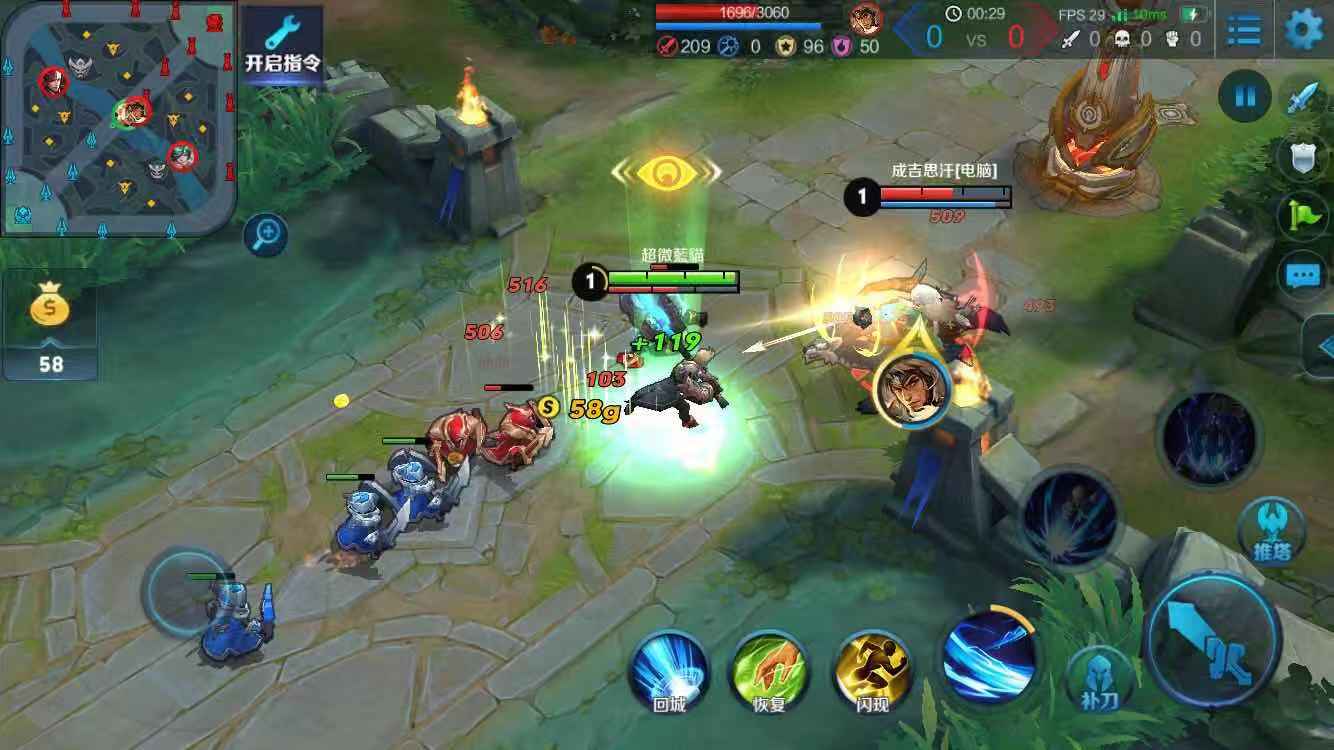Show the scoreboard list icon
Screen dimensions: 1334x750
tap(1244, 30)
